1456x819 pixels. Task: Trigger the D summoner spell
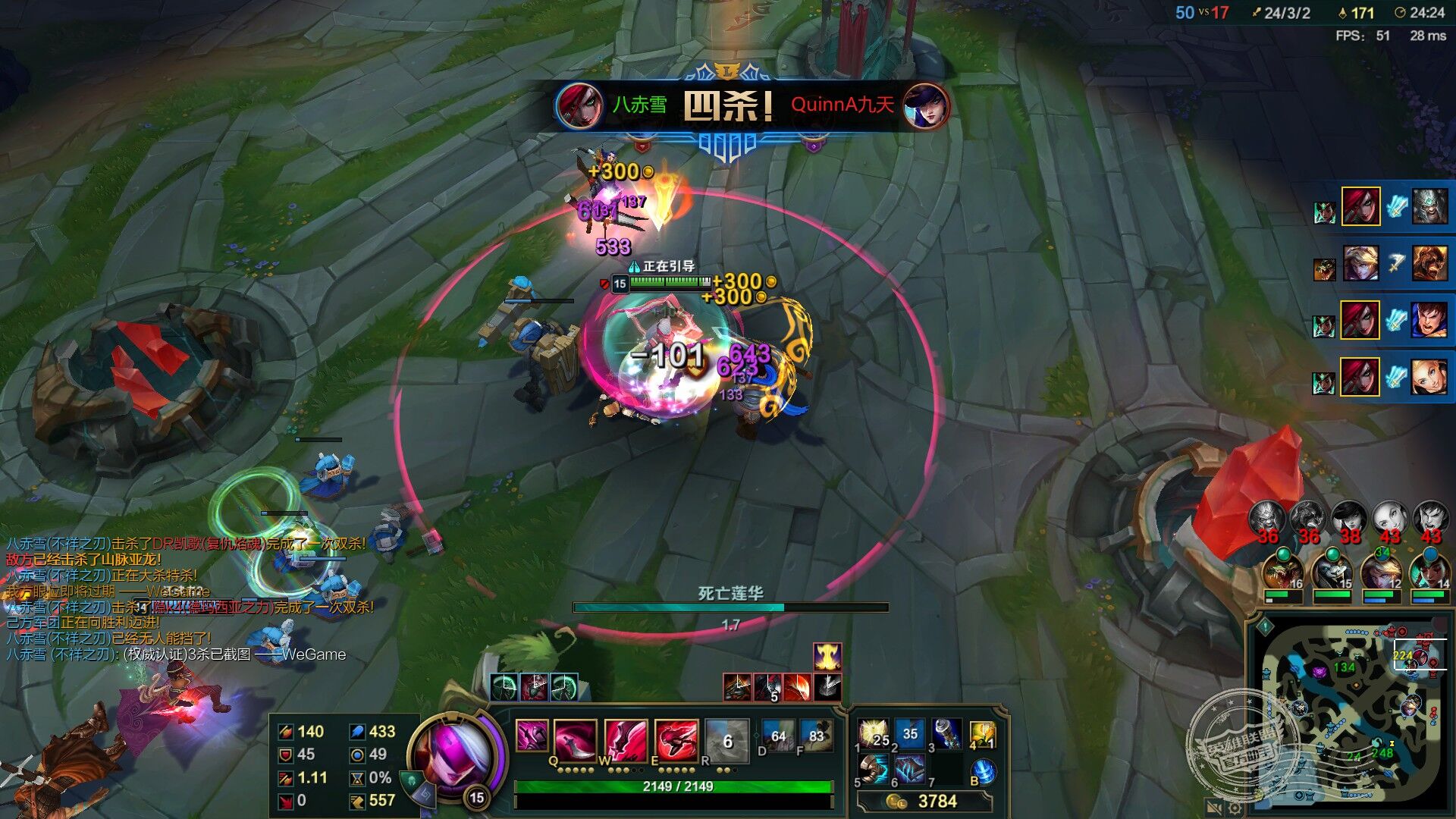point(777,736)
